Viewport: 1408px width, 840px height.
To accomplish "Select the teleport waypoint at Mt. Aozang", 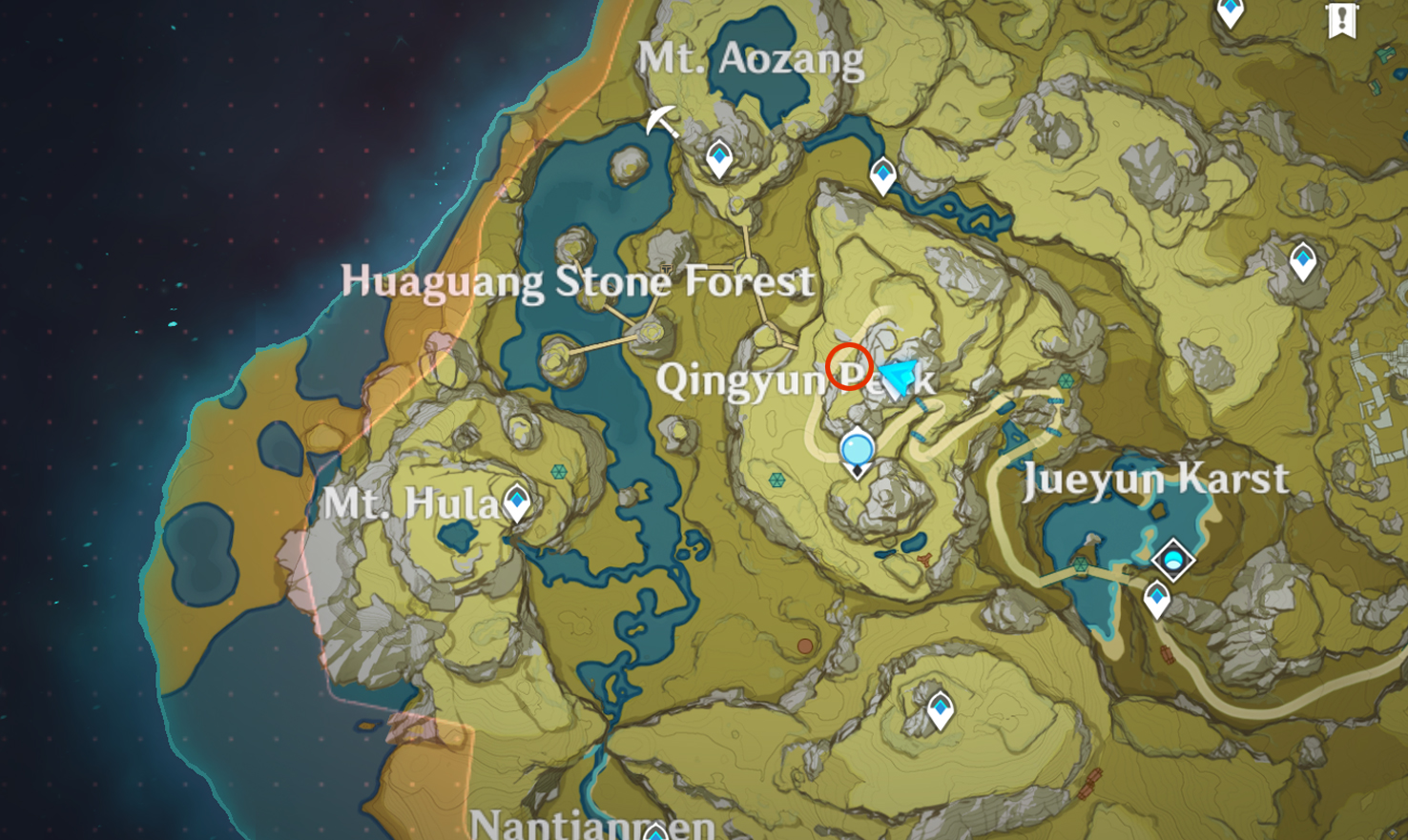I will 719,158.
